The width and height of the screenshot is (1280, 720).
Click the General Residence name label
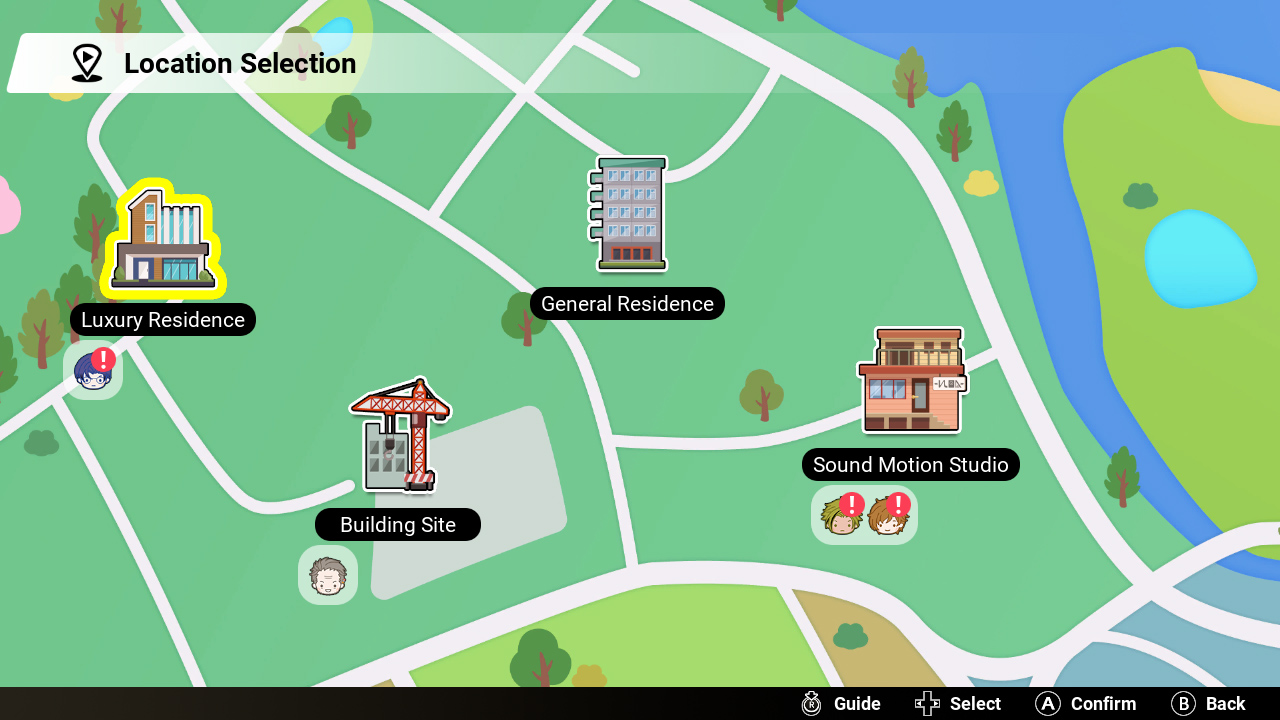click(x=627, y=303)
